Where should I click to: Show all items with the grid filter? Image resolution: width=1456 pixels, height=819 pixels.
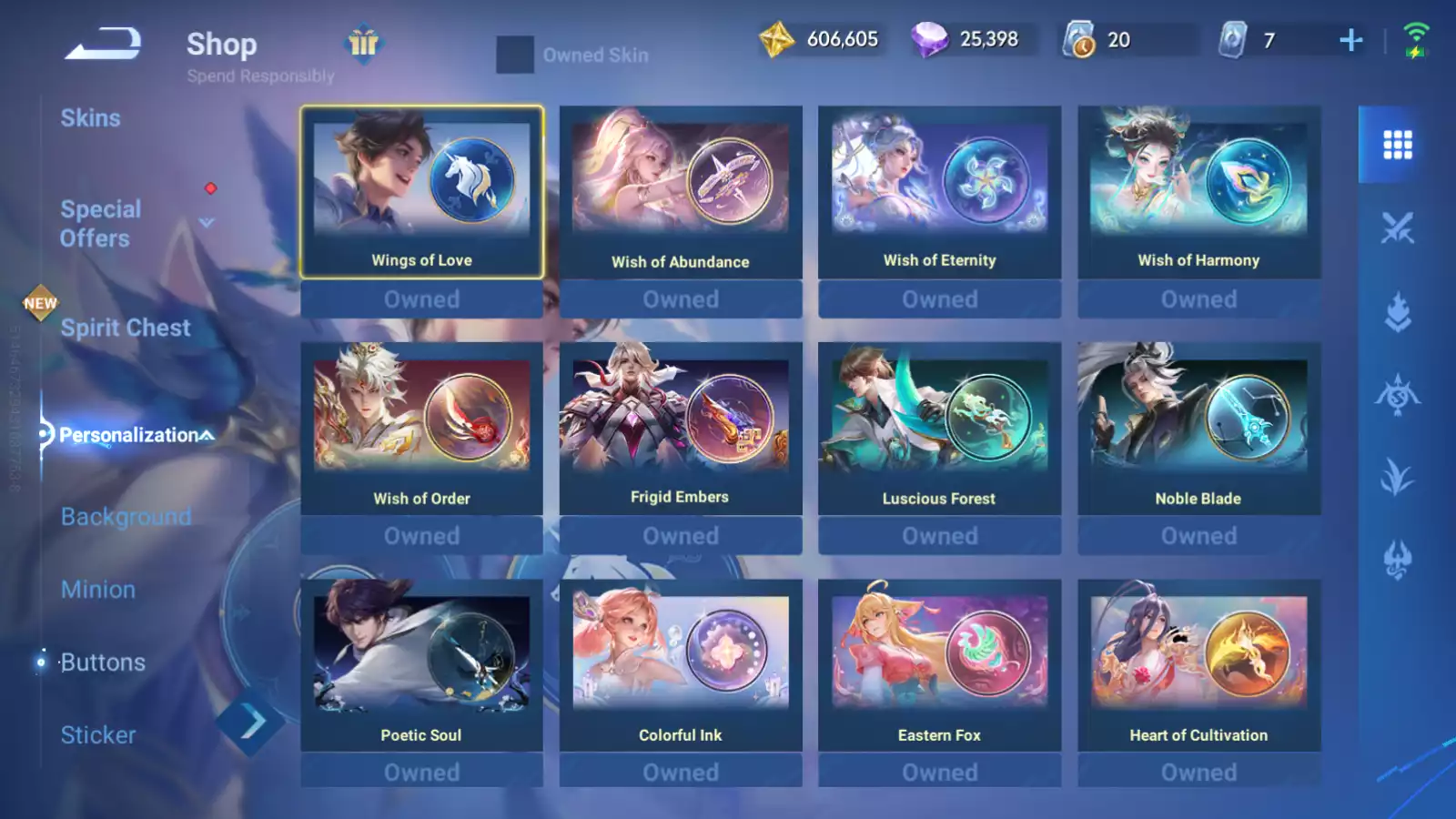(x=1397, y=145)
